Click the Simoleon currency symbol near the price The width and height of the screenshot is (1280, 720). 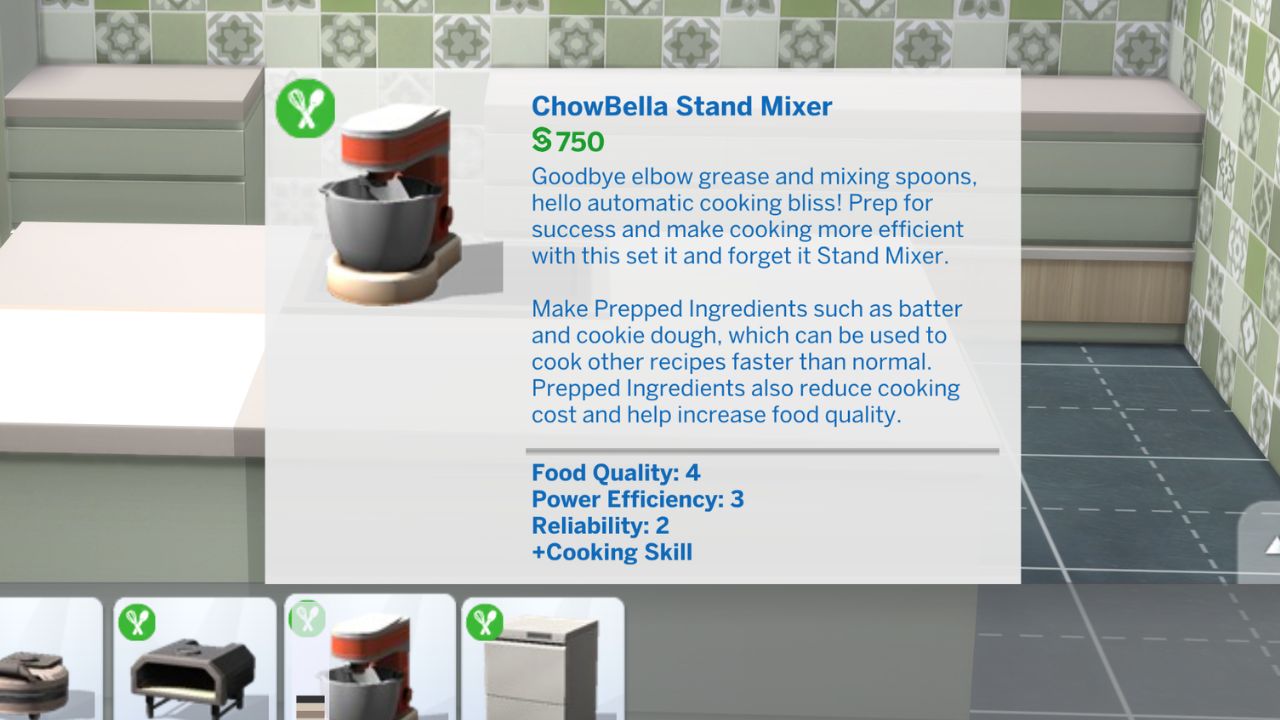click(x=541, y=142)
